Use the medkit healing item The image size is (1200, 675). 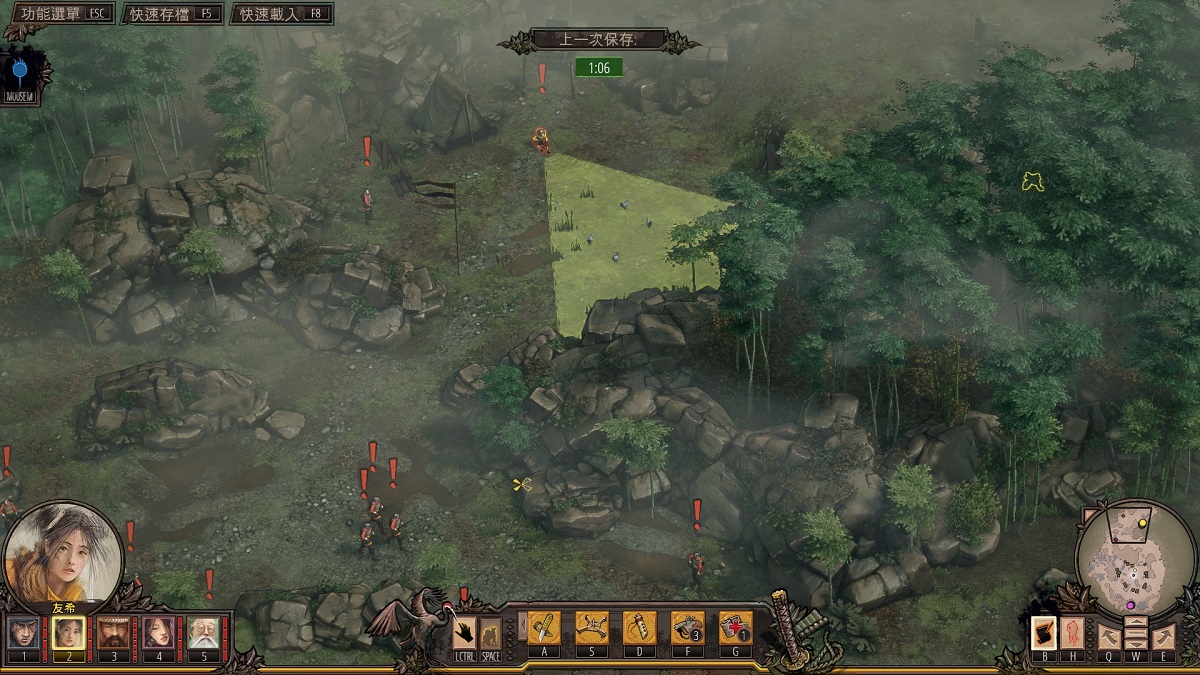735,627
